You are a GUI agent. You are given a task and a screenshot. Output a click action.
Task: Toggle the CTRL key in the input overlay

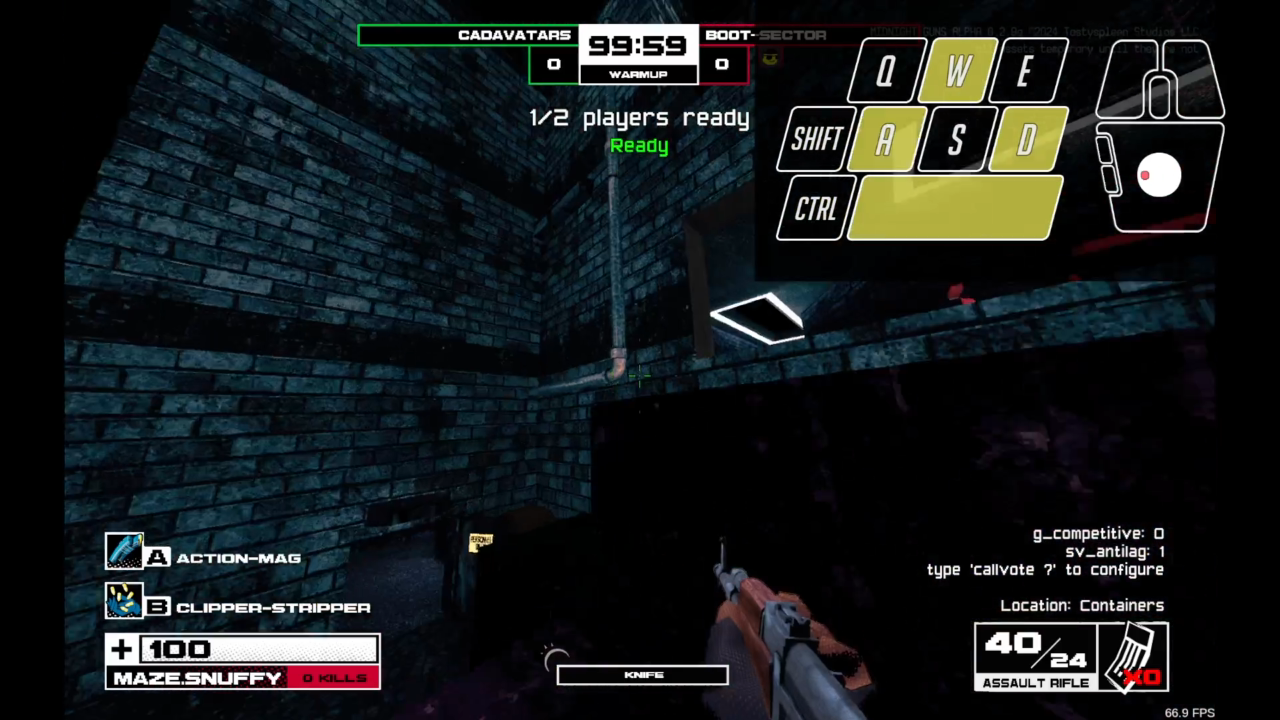coord(815,209)
